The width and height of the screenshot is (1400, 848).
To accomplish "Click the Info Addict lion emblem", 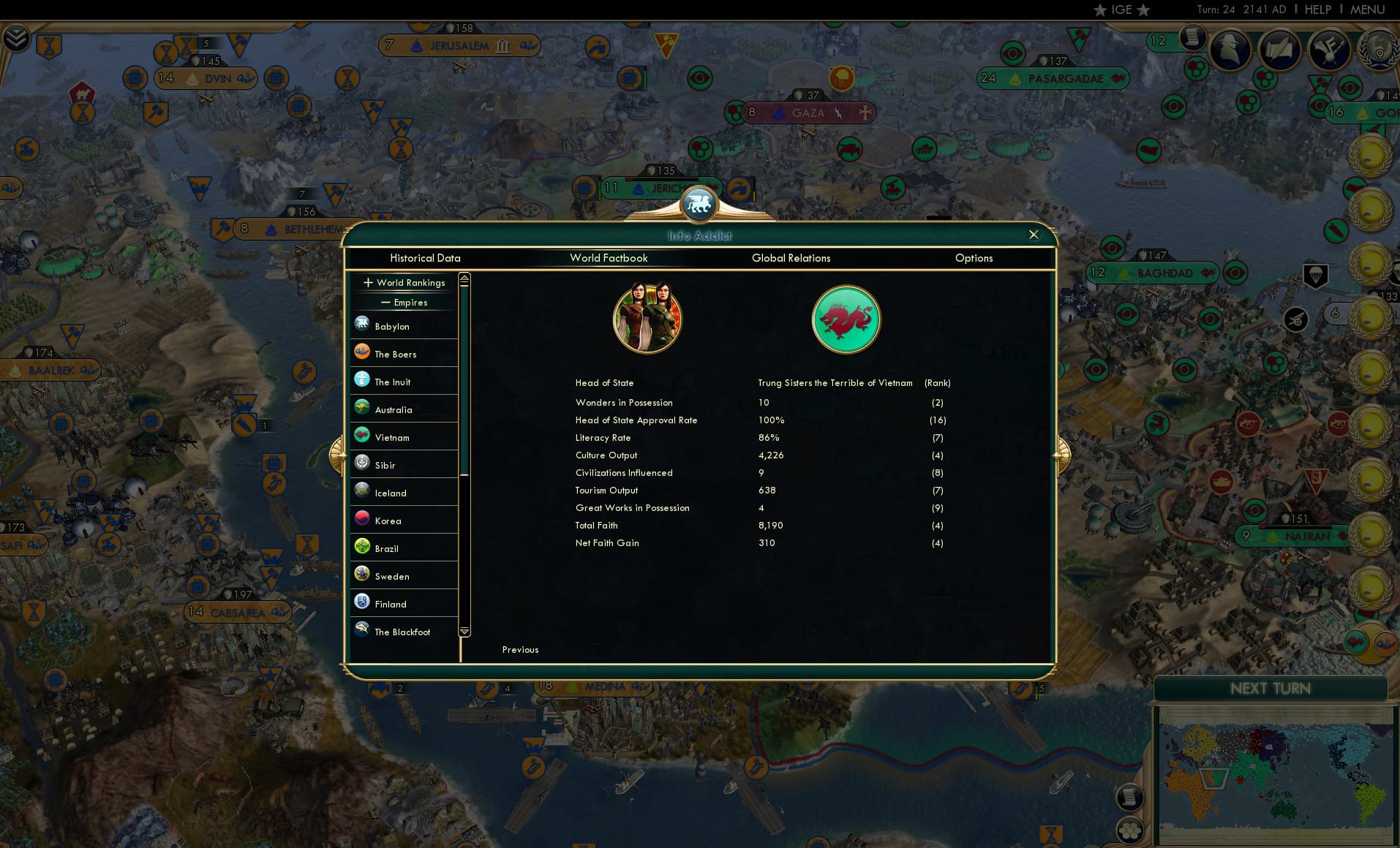I will pos(699,205).
